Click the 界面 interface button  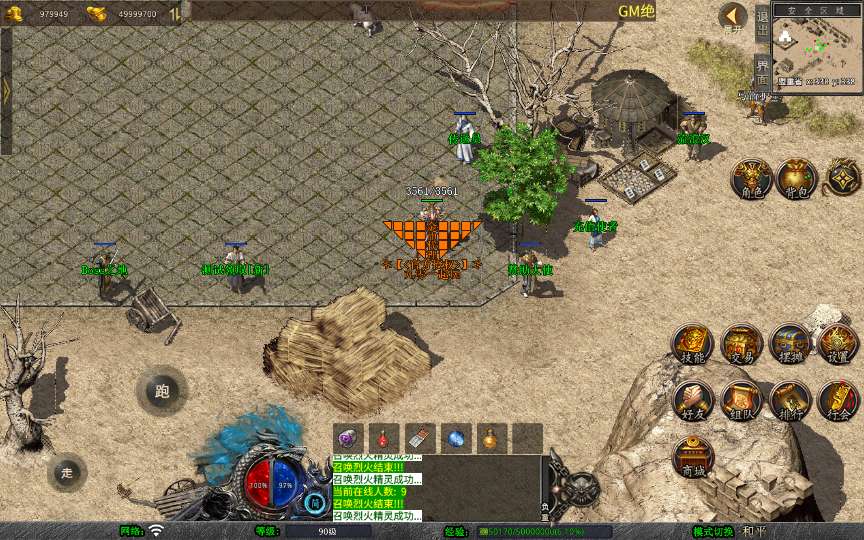pos(762,72)
